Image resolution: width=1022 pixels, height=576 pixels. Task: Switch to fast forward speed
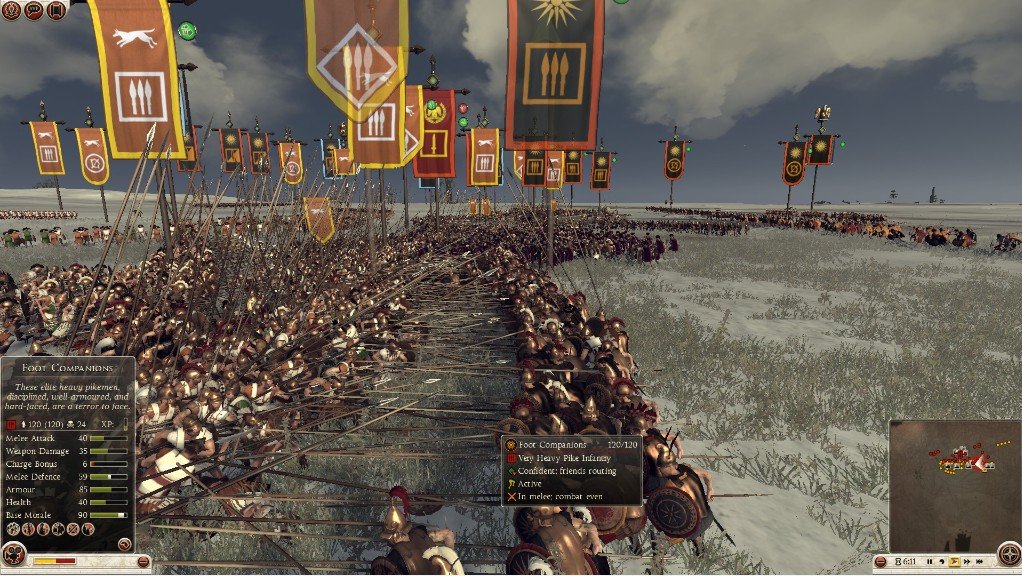pyautogui.click(x=966, y=561)
